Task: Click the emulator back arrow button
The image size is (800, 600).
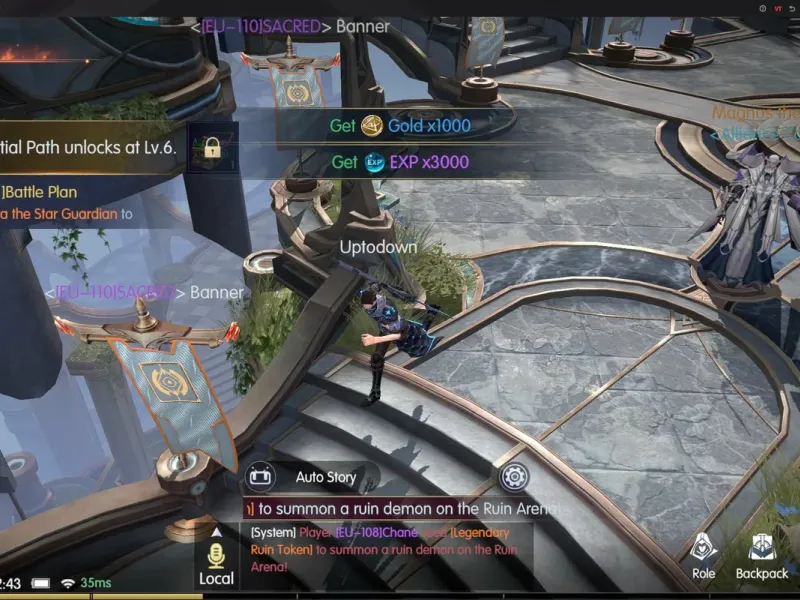Action: [x=794, y=8]
